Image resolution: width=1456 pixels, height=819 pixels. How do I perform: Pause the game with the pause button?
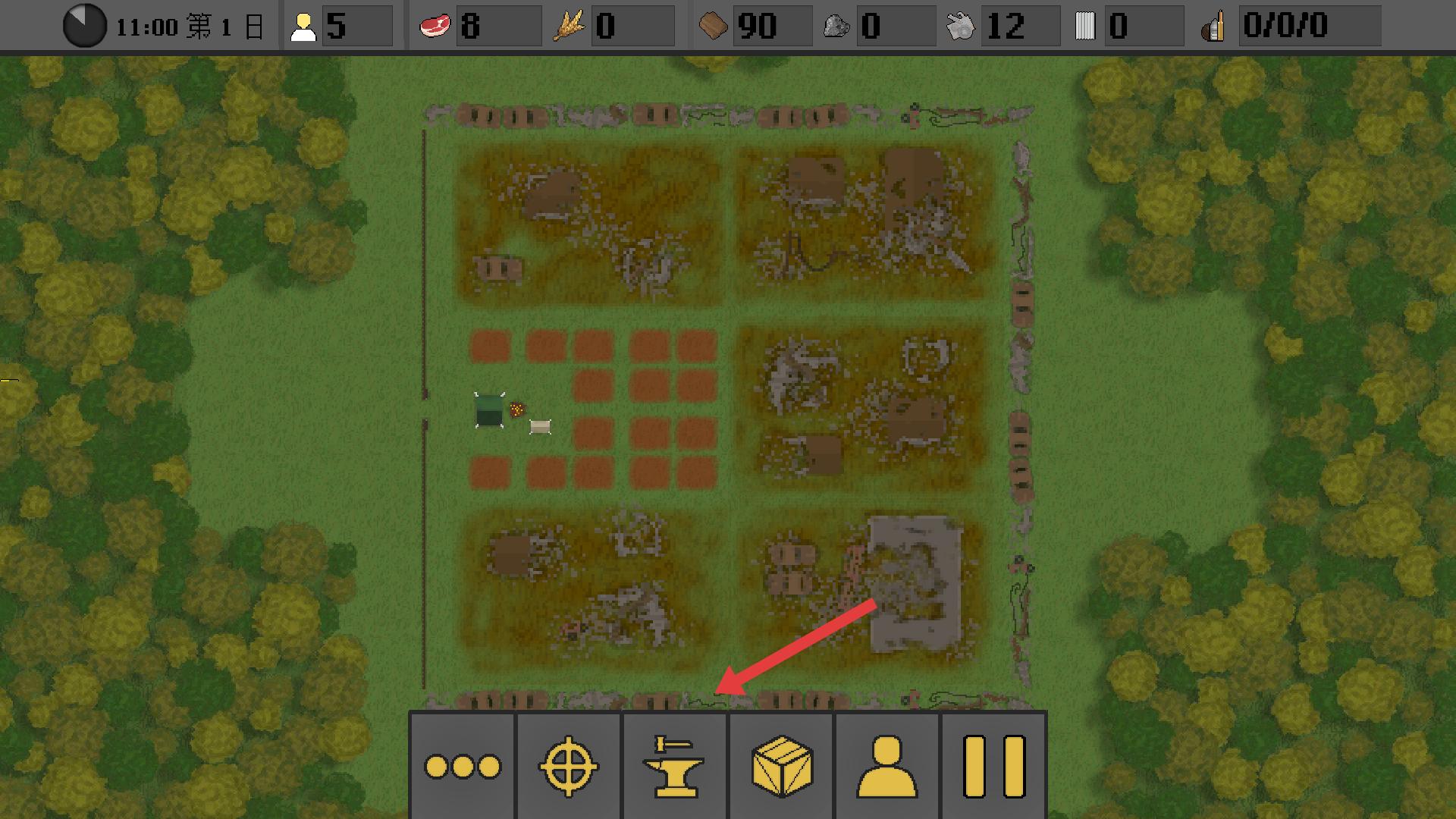point(993,766)
